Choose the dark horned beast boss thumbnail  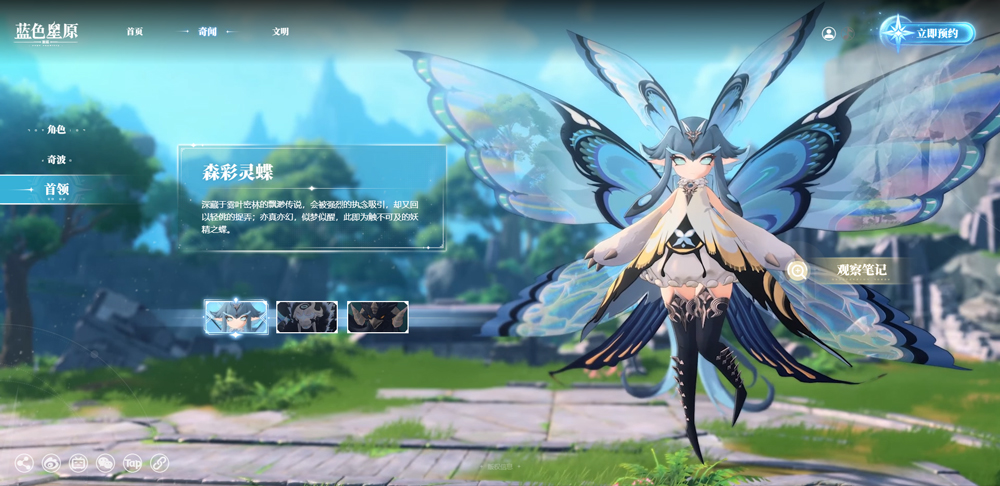378,316
